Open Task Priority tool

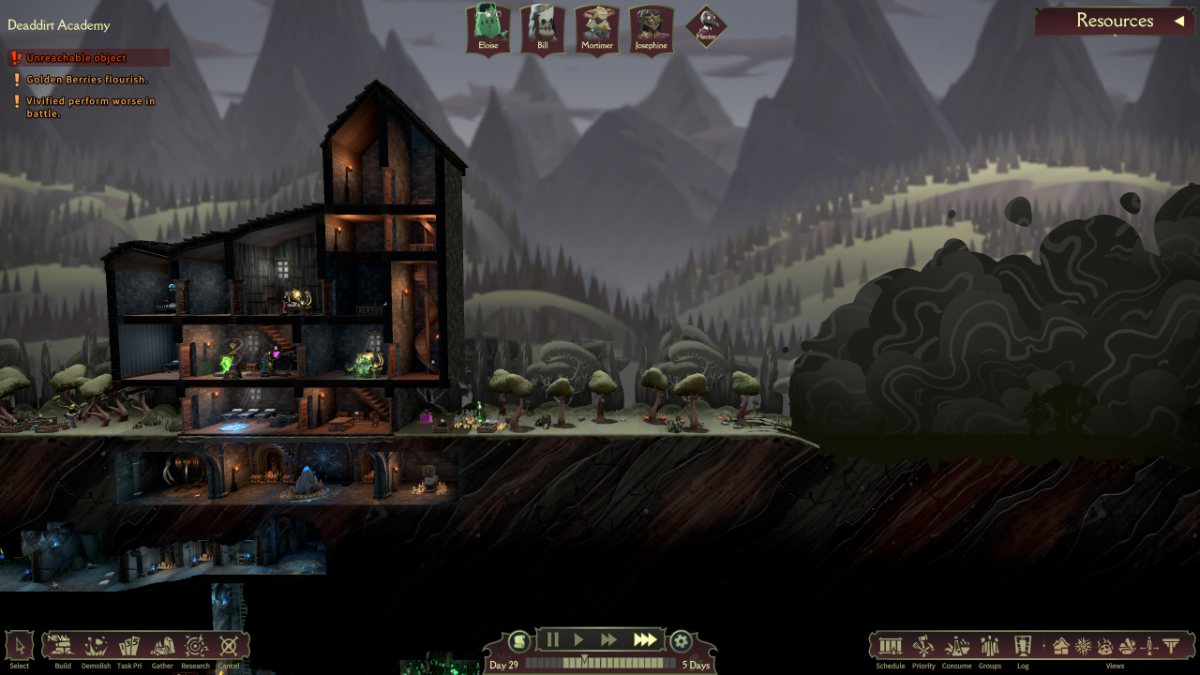tap(129, 646)
